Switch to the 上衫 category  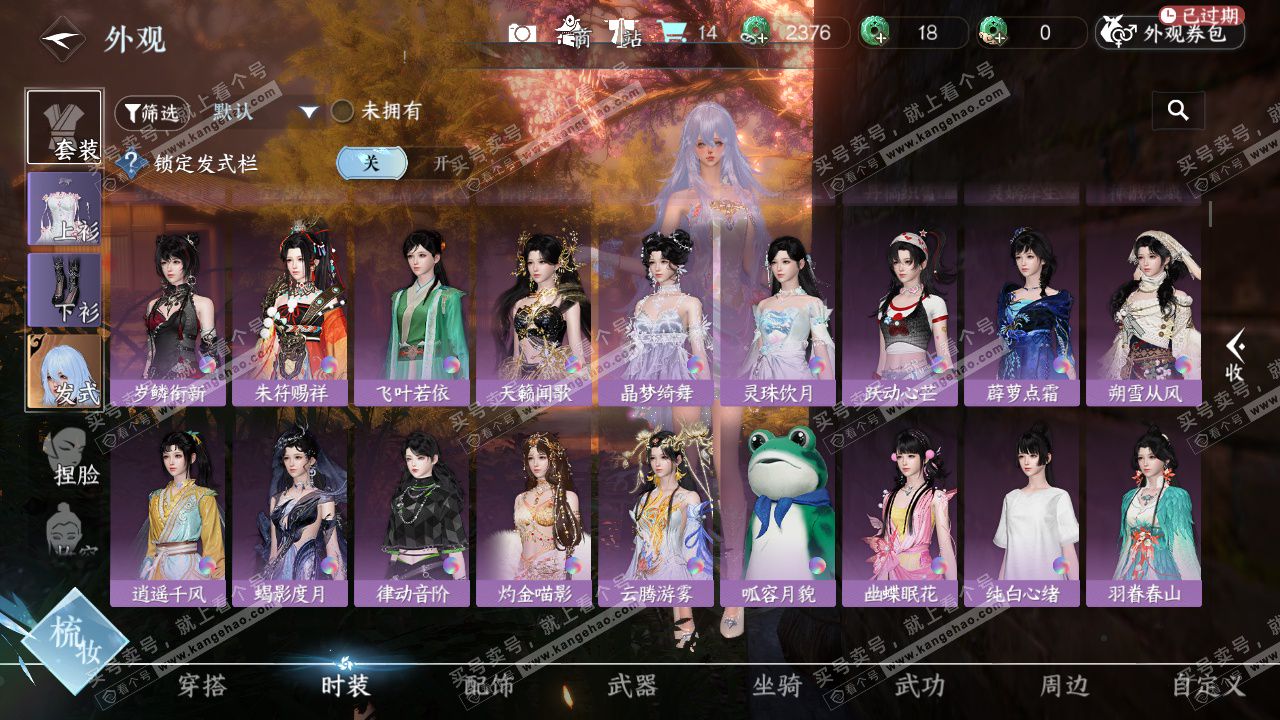65,209
